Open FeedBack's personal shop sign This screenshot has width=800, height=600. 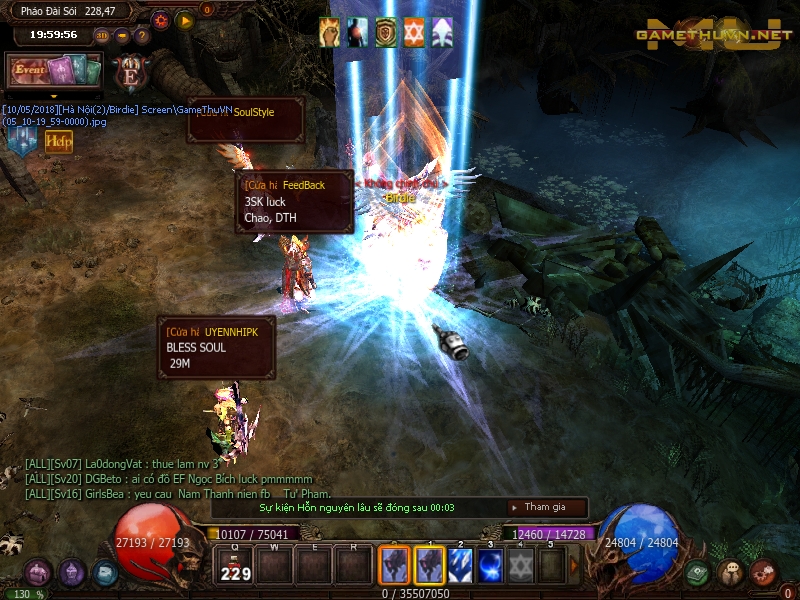pos(295,201)
